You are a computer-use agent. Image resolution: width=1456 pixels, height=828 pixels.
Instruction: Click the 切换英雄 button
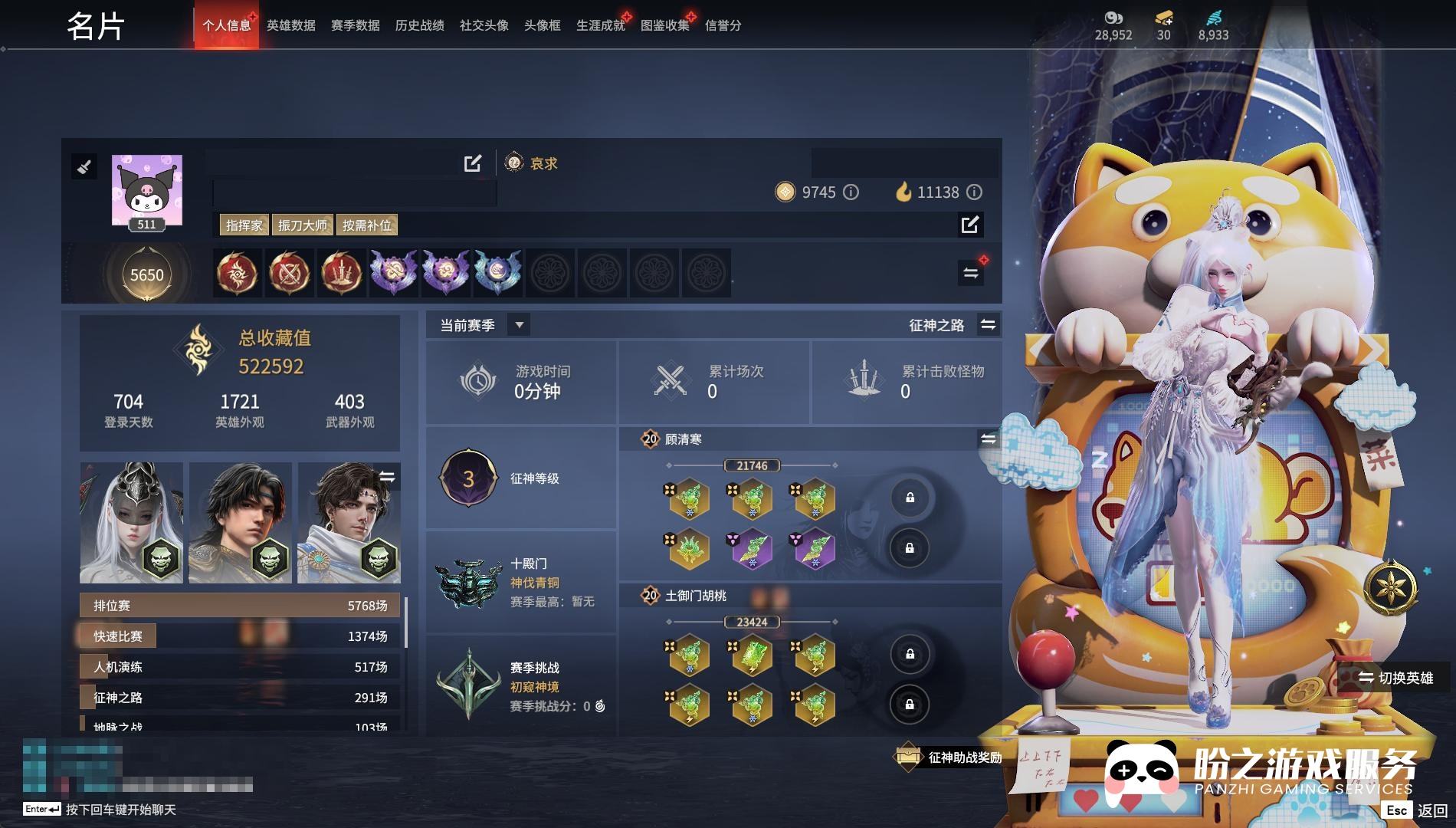pyautogui.click(x=1395, y=678)
